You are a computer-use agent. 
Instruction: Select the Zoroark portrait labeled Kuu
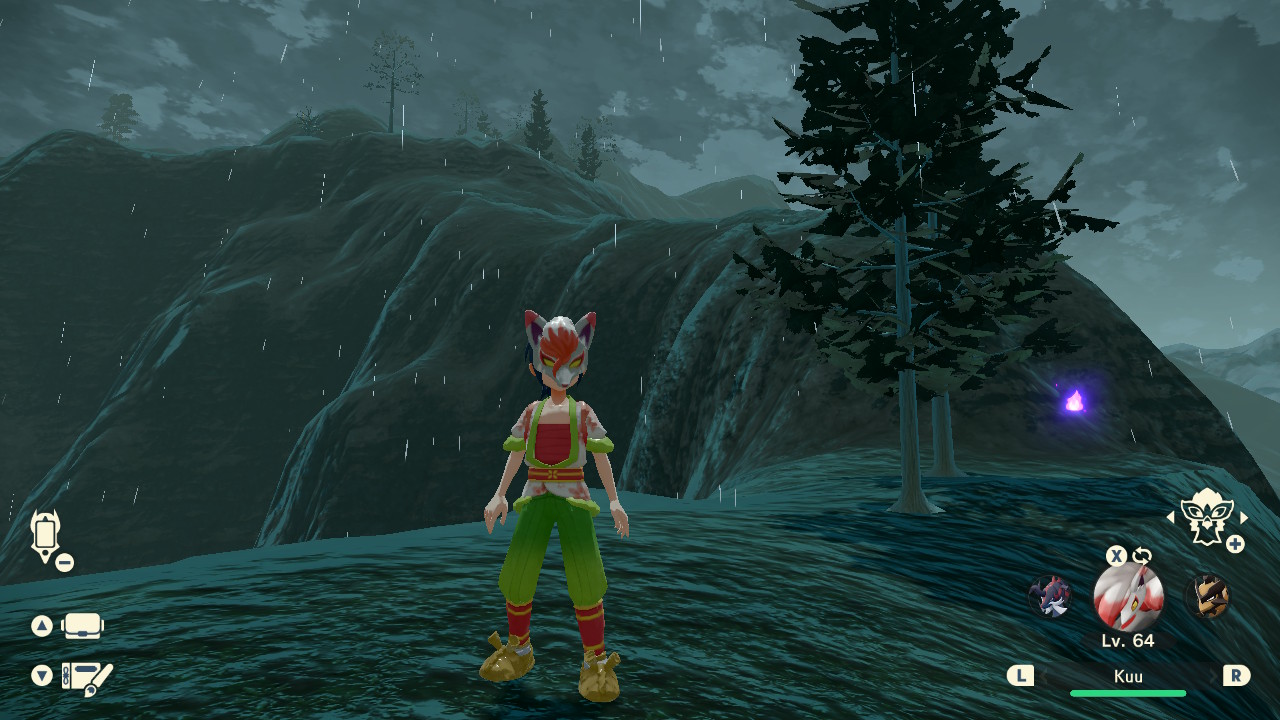coord(1128,596)
